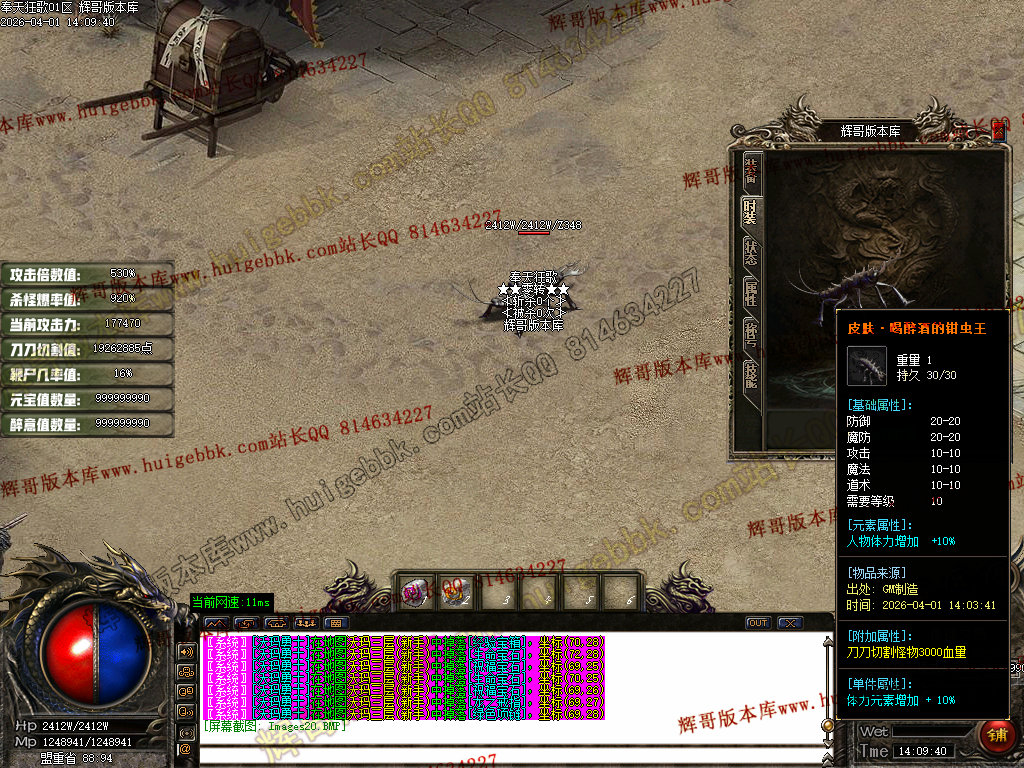Switch to the 装备 equipment tab
1024x768 pixels.
[x=751, y=171]
